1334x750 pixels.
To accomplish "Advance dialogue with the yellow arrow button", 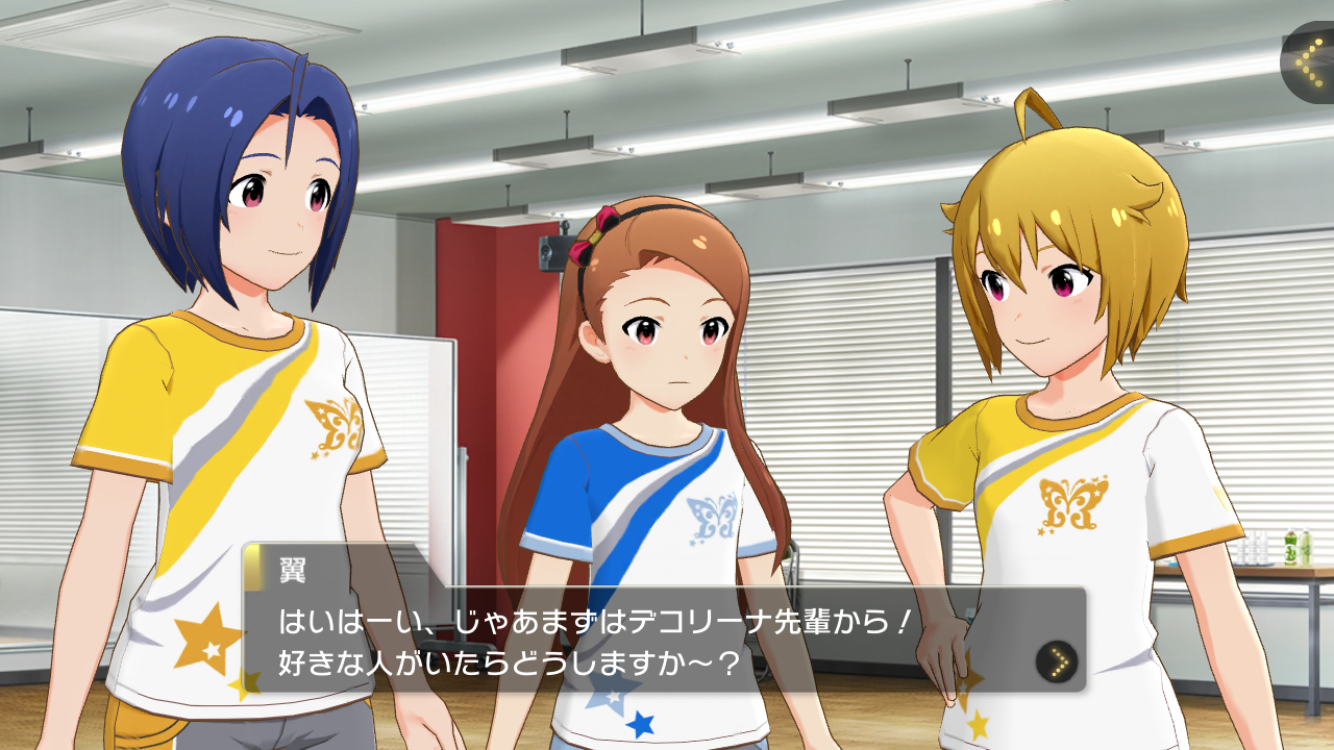I will [1057, 661].
